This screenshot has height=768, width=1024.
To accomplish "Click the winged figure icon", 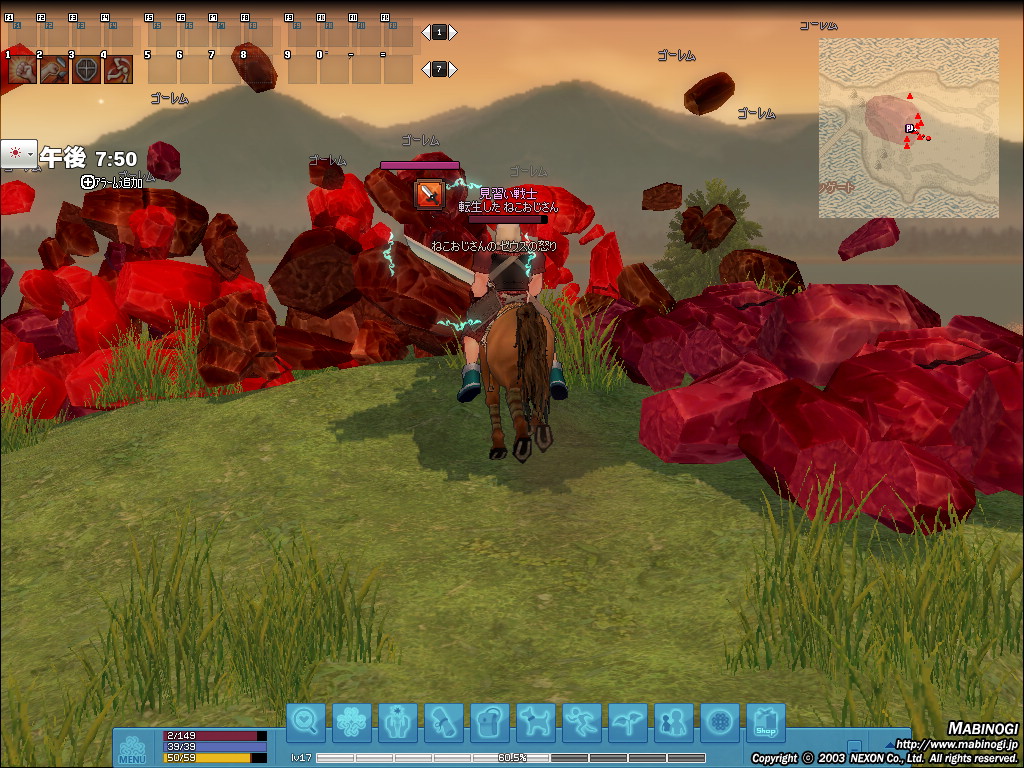I will pos(628,722).
